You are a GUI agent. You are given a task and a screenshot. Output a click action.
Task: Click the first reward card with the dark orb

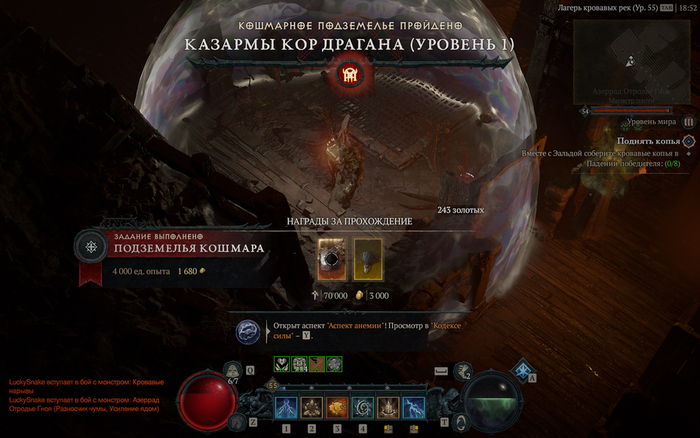tap(331, 259)
